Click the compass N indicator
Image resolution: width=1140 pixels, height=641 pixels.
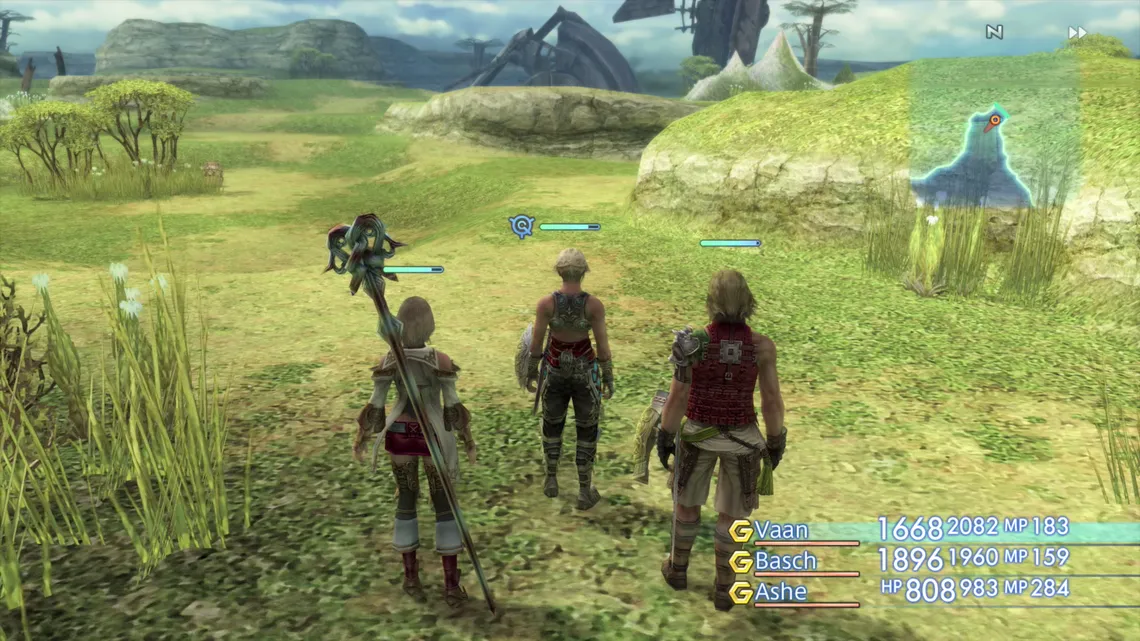(994, 33)
